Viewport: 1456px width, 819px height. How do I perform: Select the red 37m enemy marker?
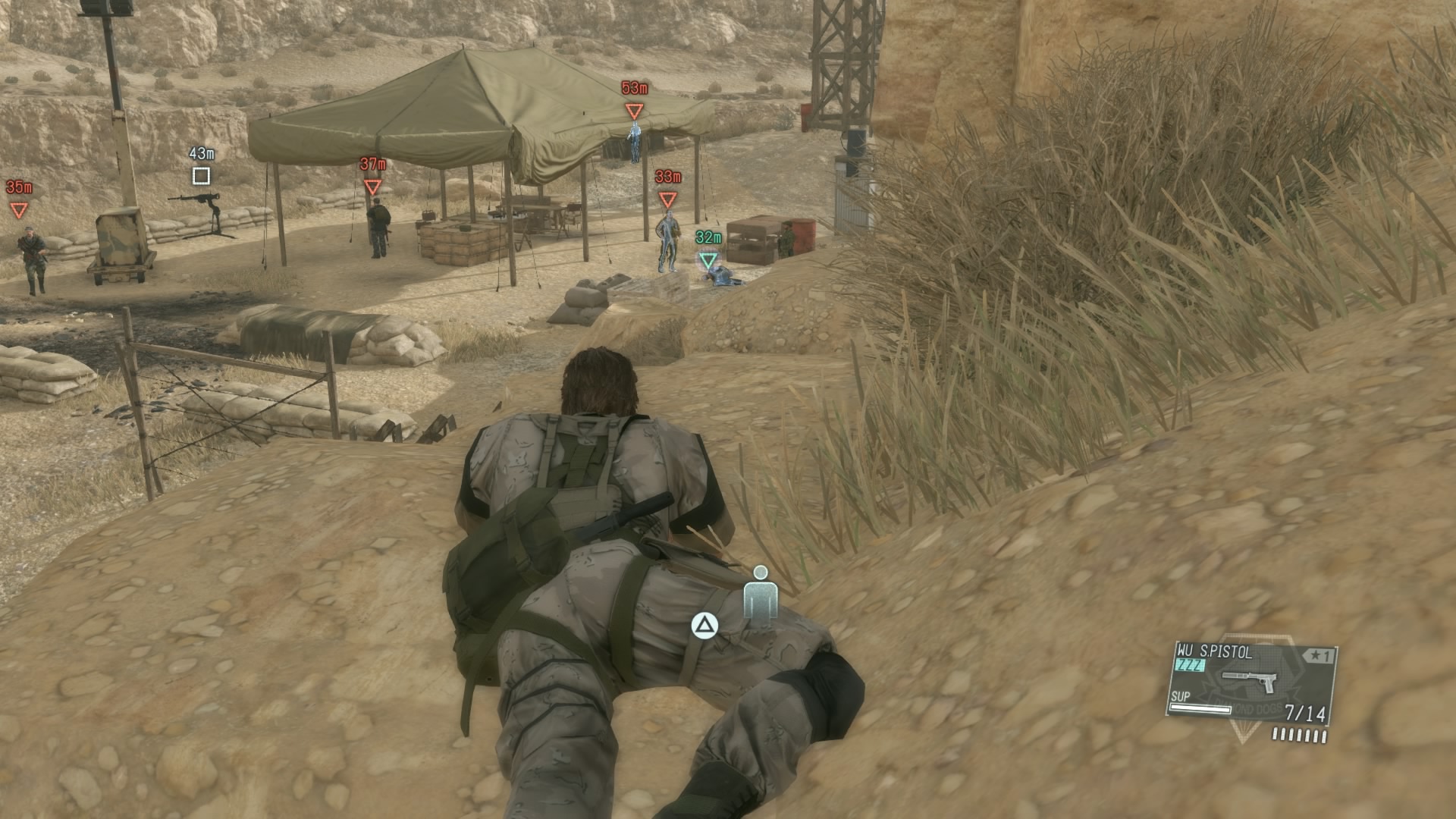(x=372, y=187)
